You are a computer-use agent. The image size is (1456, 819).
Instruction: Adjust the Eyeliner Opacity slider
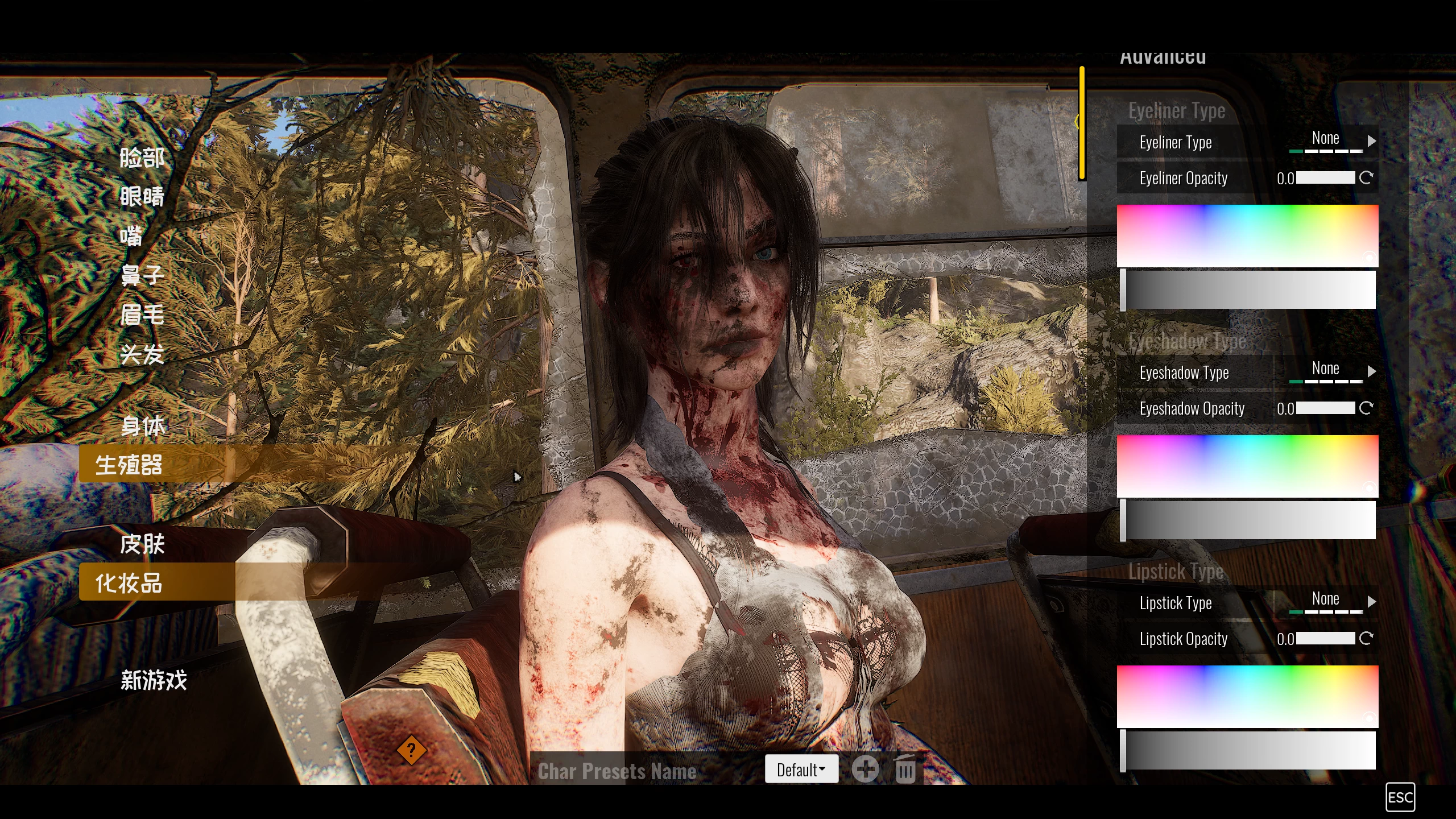pyautogui.click(x=1325, y=178)
